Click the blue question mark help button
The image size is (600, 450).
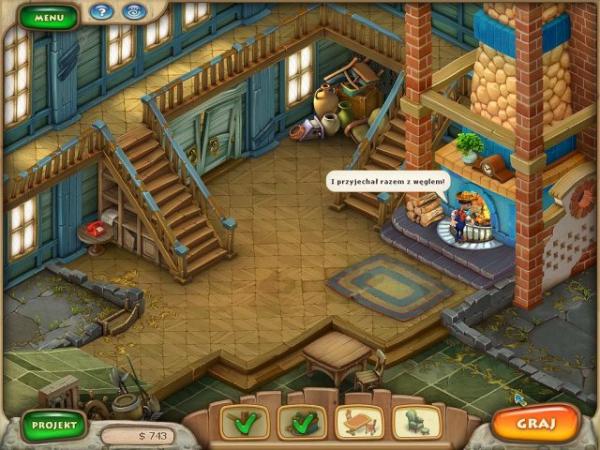pos(100,13)
